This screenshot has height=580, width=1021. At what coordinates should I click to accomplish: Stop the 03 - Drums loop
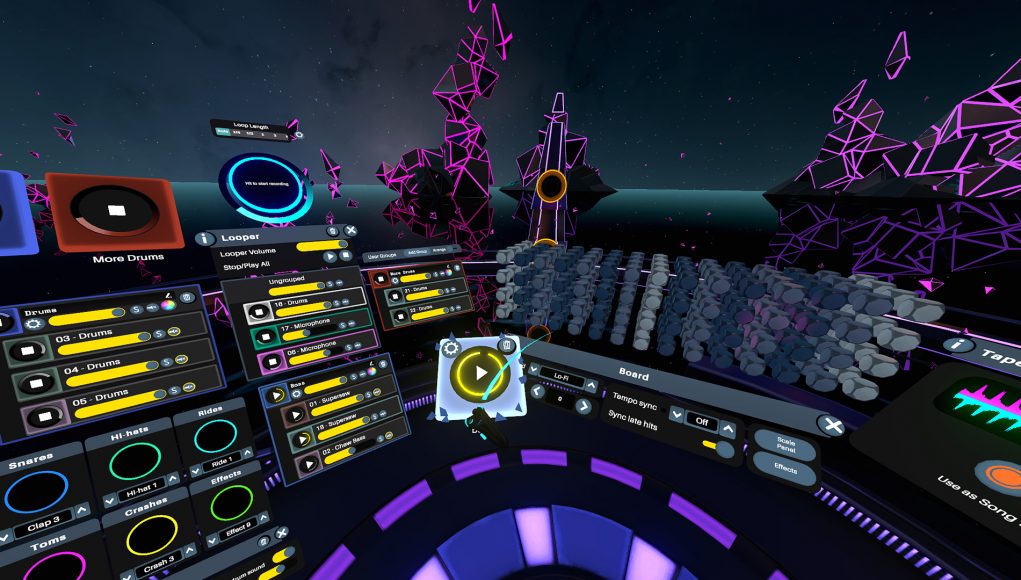(x=27, y=352)
